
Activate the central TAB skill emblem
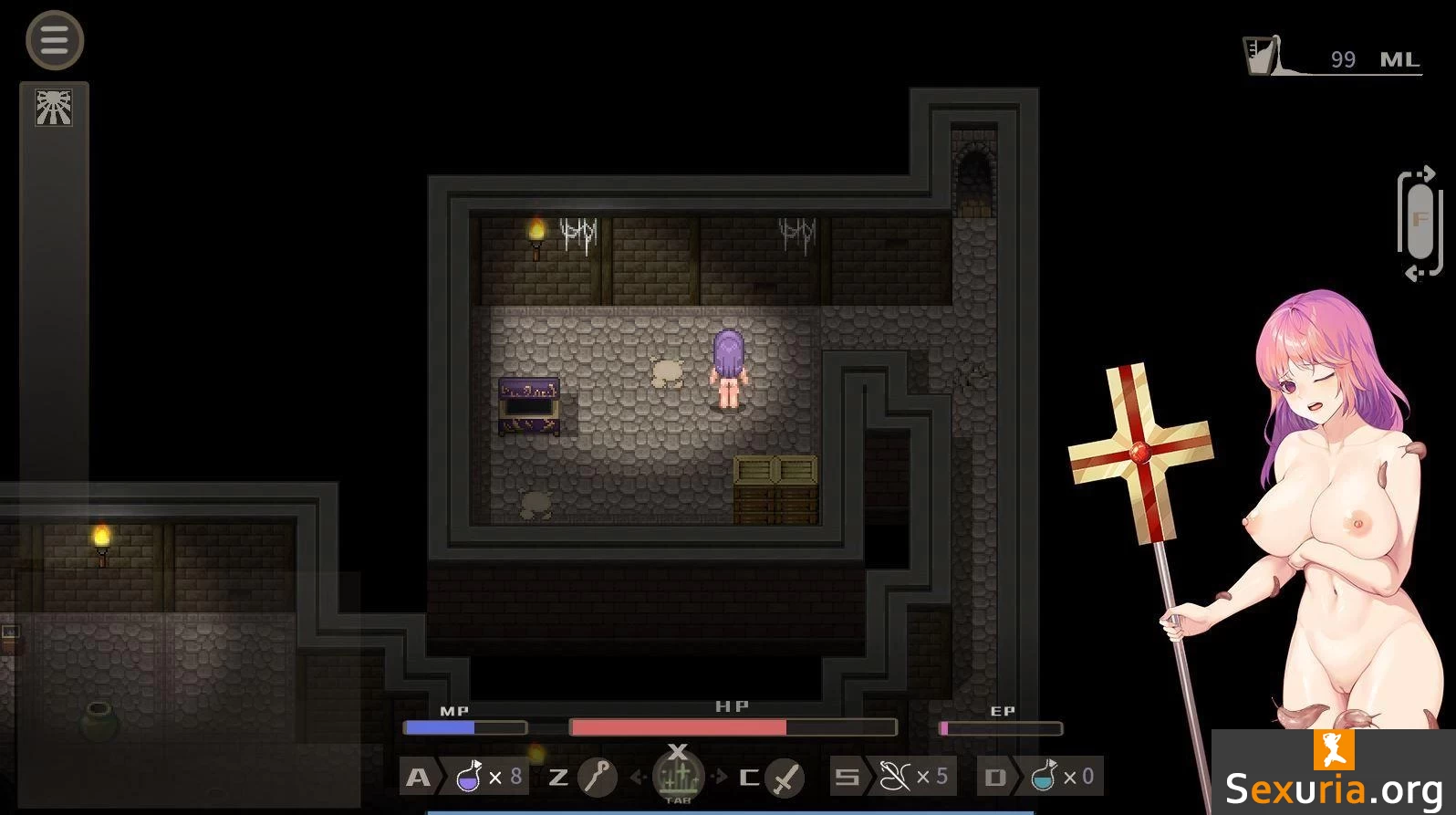coord(678,775)
